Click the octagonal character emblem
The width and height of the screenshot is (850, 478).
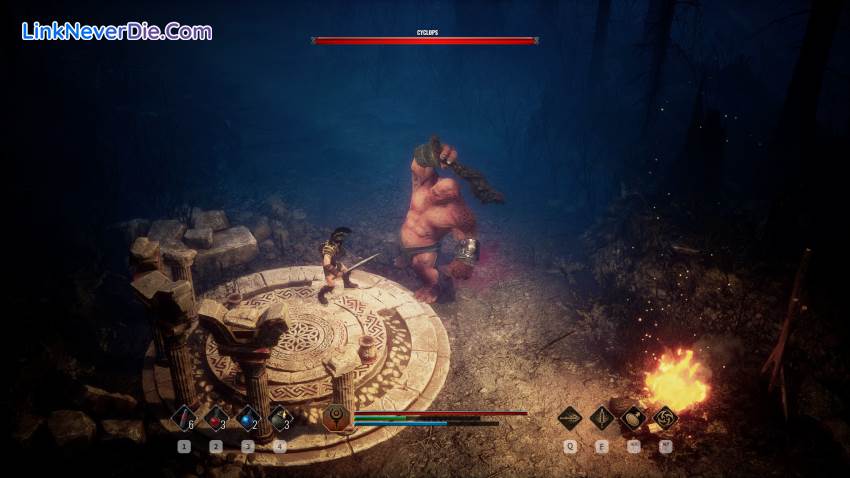(x=337, y=418)
